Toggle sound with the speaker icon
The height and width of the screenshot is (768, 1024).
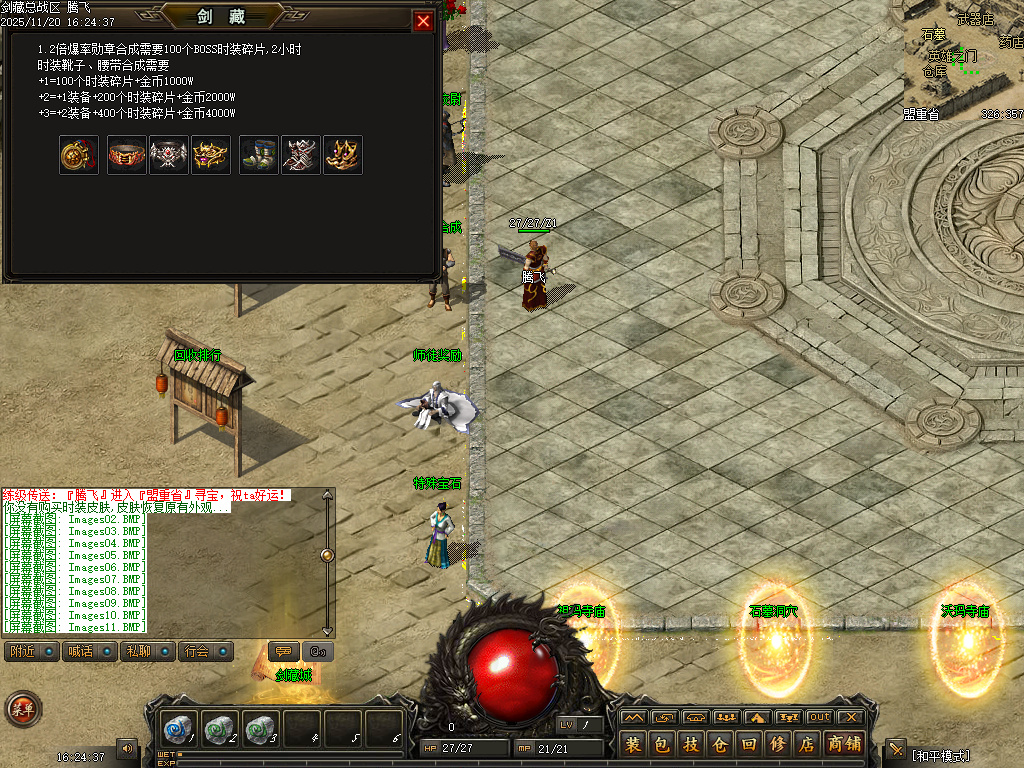tap(127, 747)
